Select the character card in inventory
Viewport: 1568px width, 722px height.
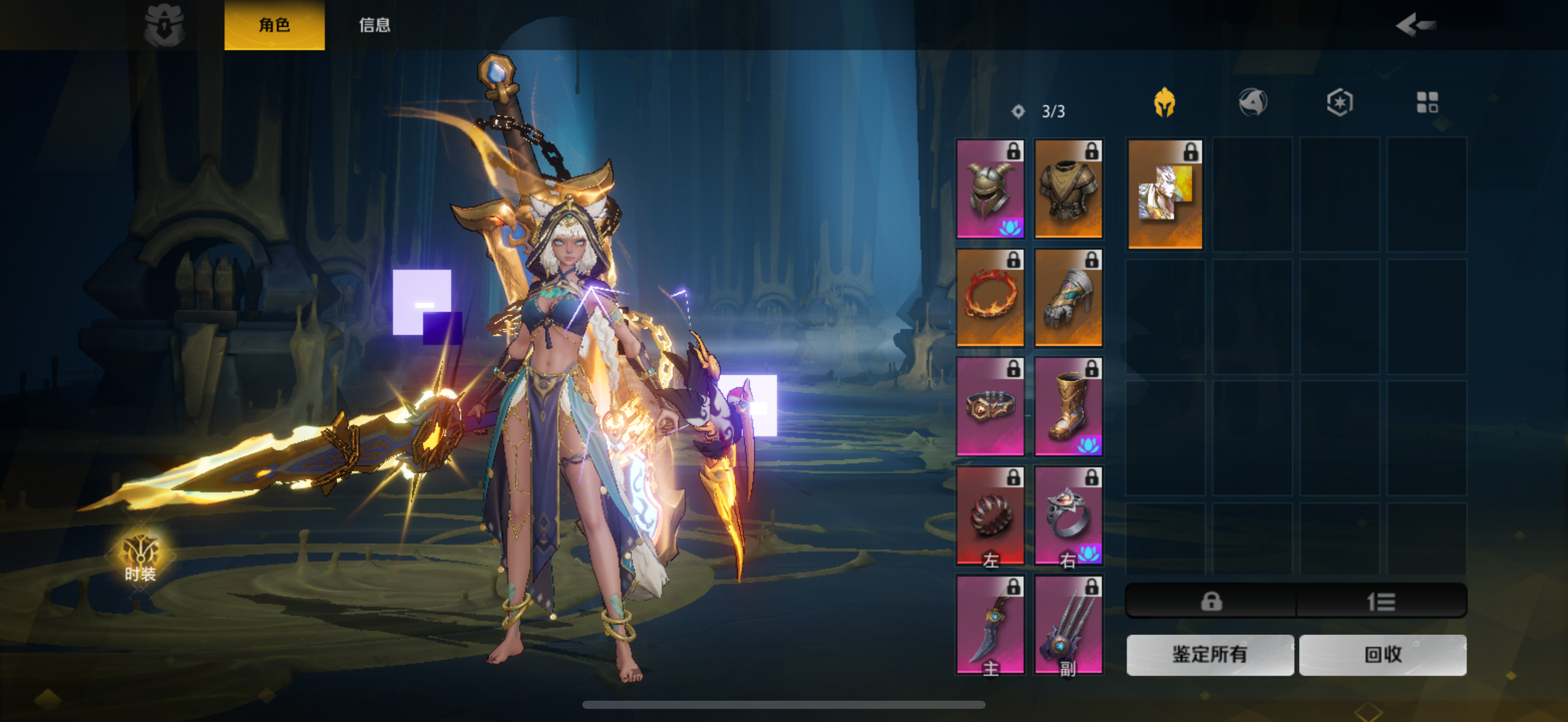(x=1165, y=194)
